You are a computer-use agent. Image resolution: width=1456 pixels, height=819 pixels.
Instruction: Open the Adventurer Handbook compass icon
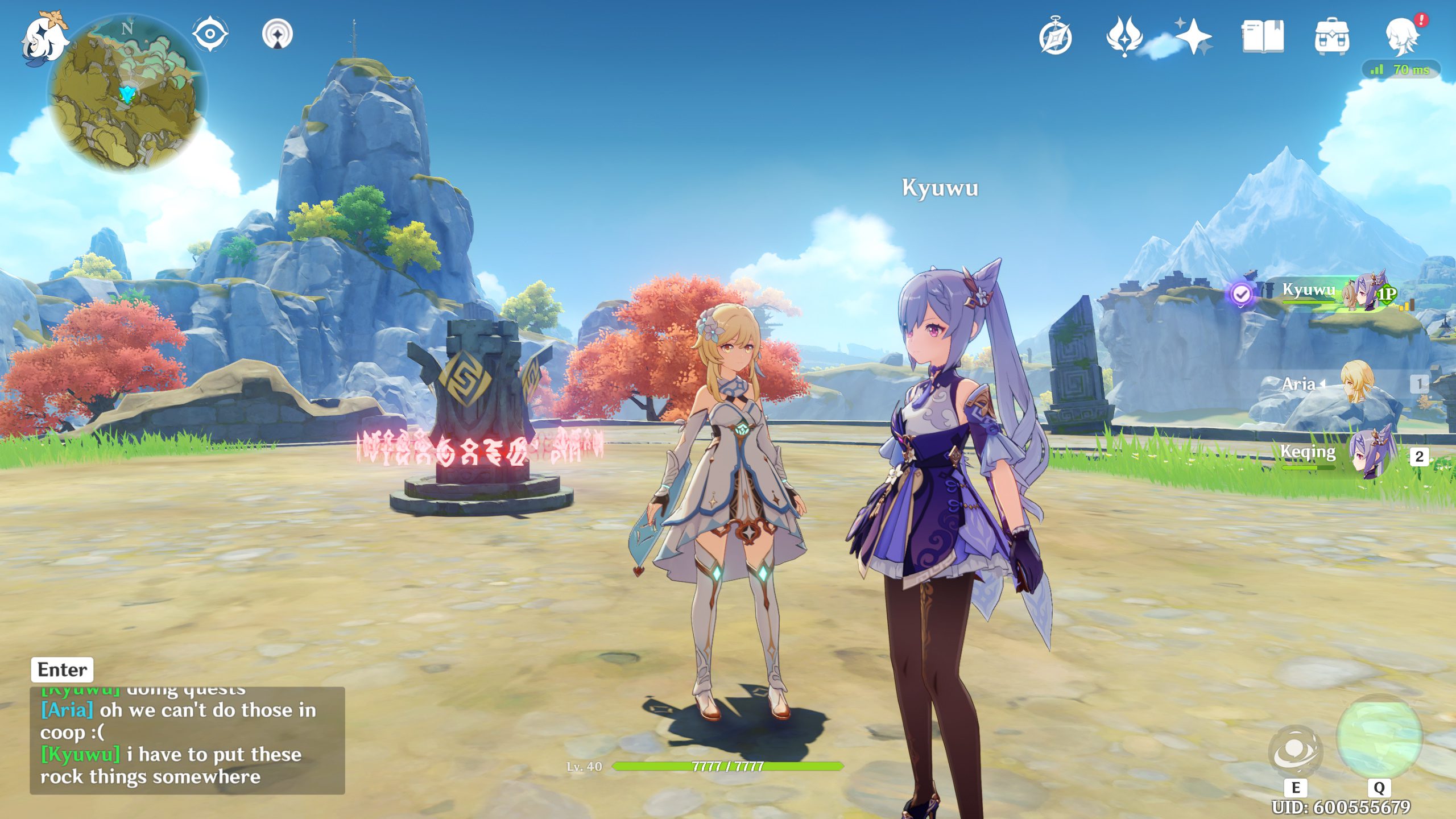tap(1055, 38)
